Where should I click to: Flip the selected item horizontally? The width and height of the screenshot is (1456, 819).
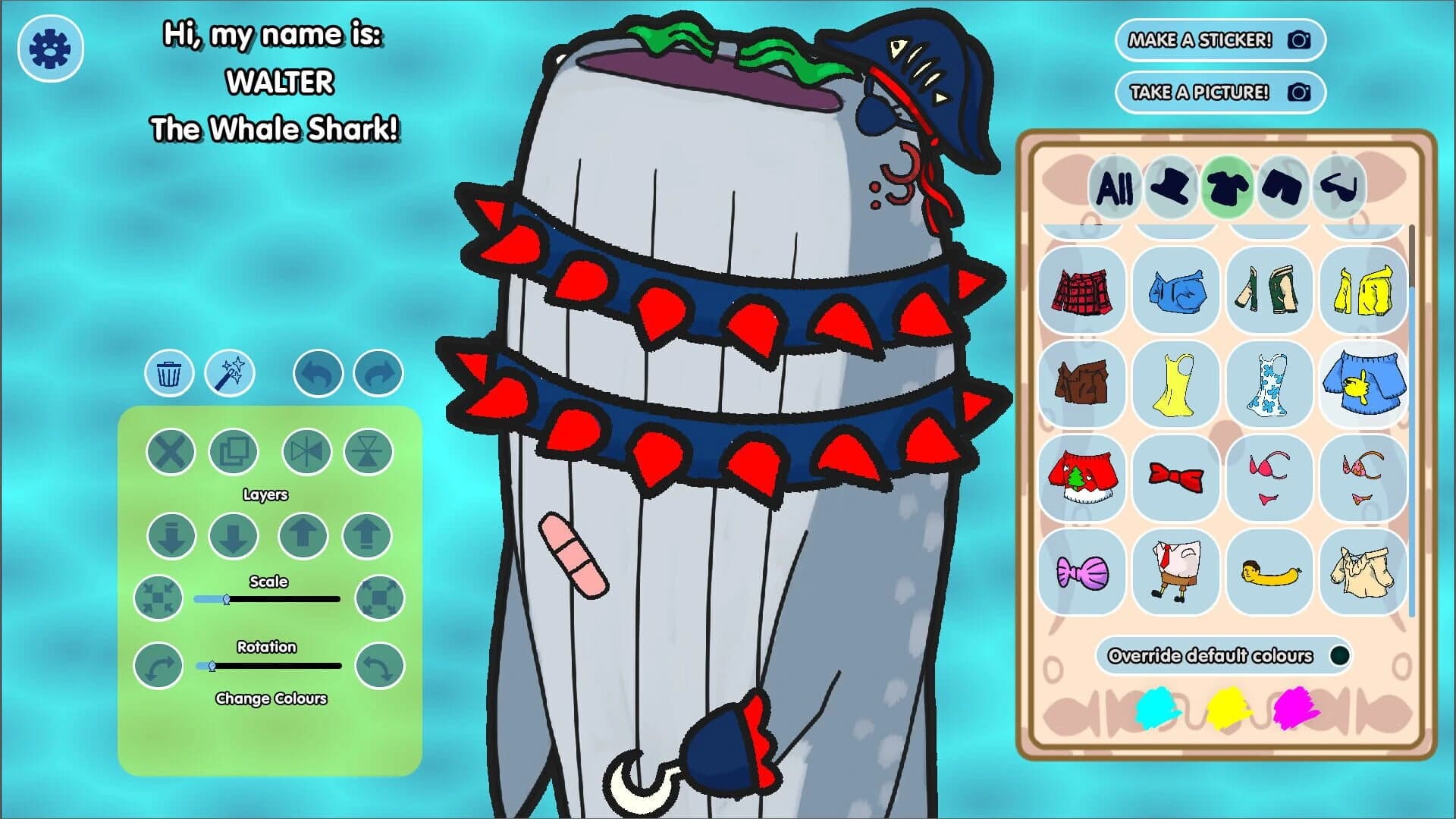(x=306, y=452)
